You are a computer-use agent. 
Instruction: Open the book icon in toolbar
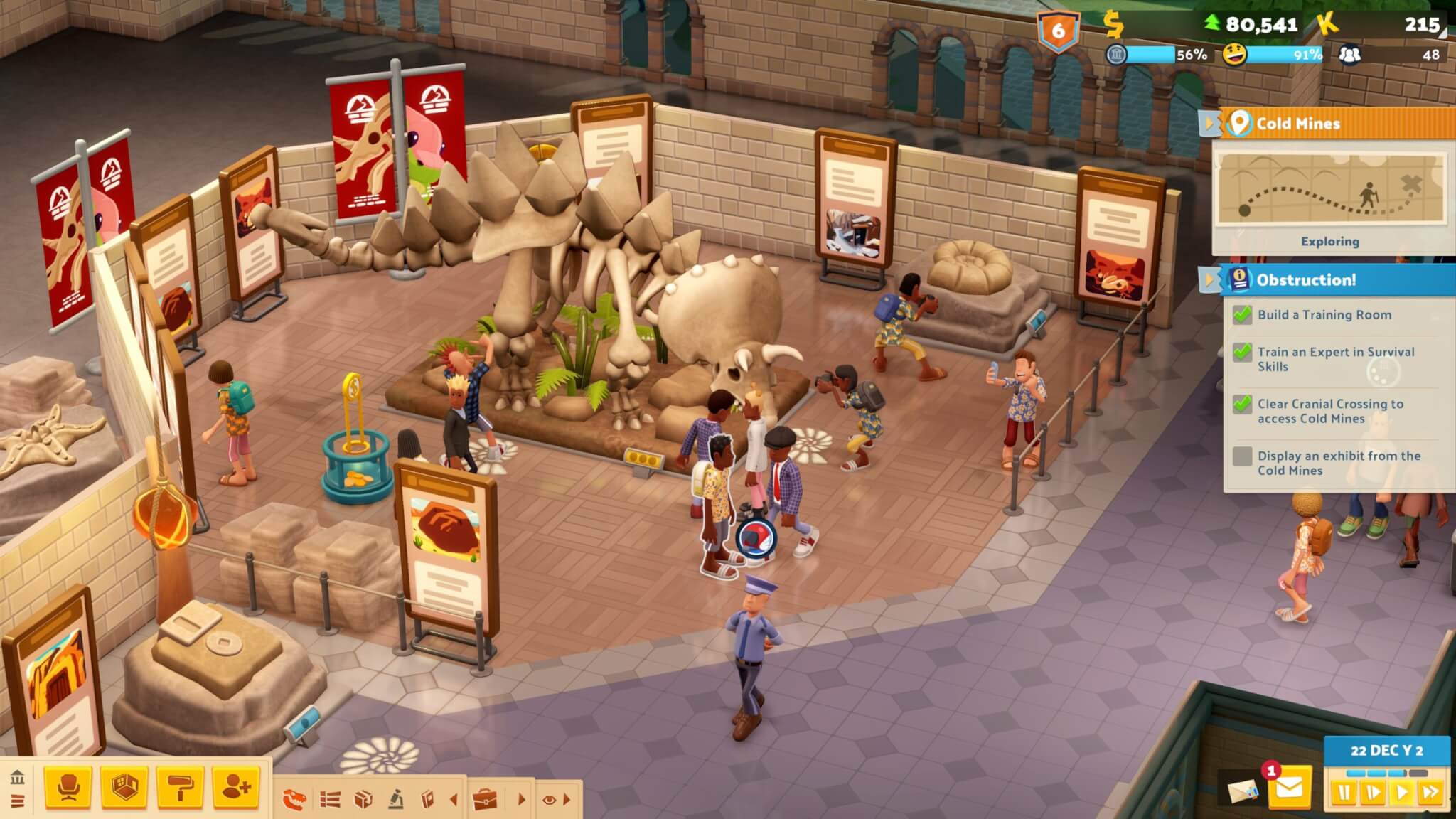pyautogui.click(x=428, y=800)
